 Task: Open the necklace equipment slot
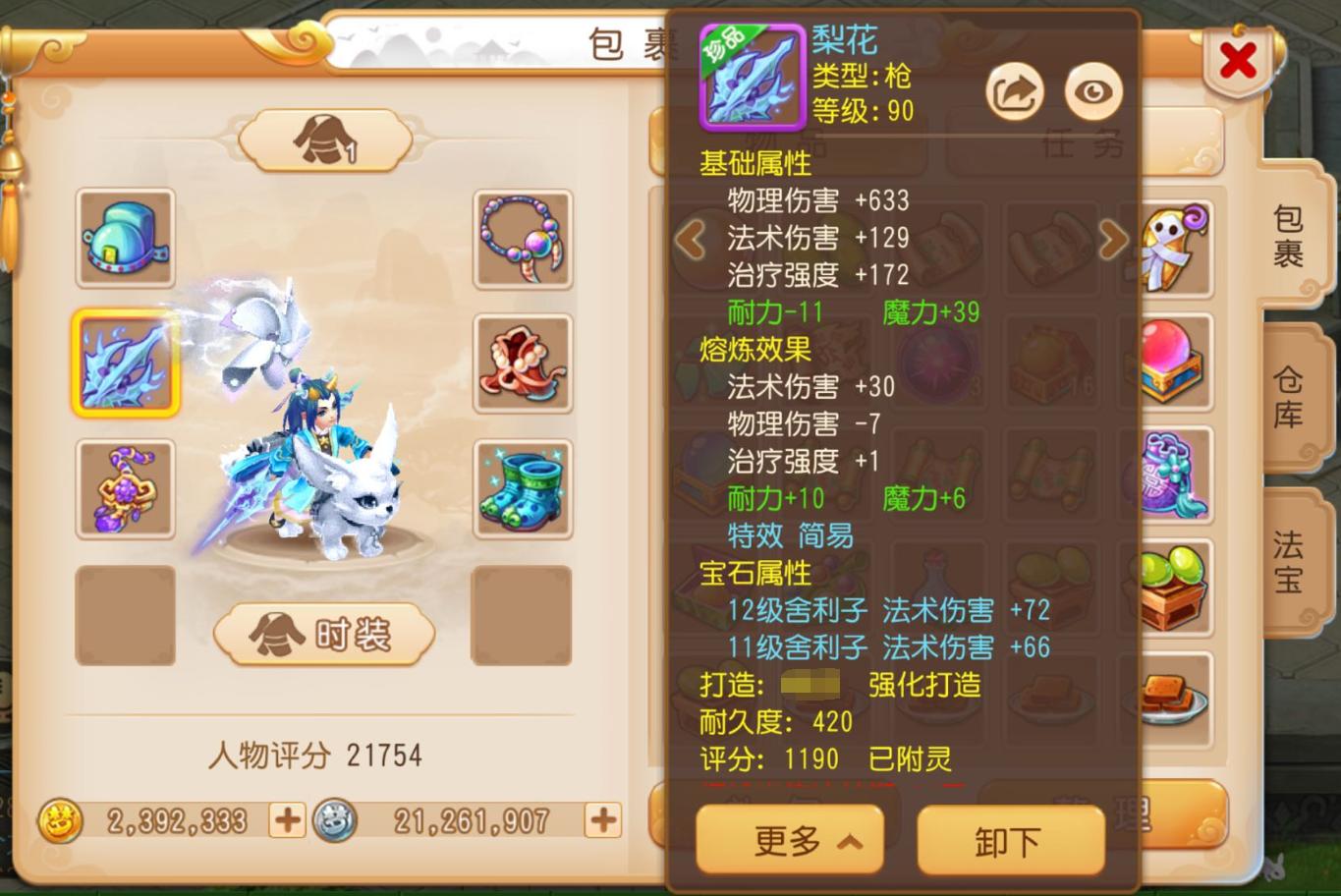[522, 238]
